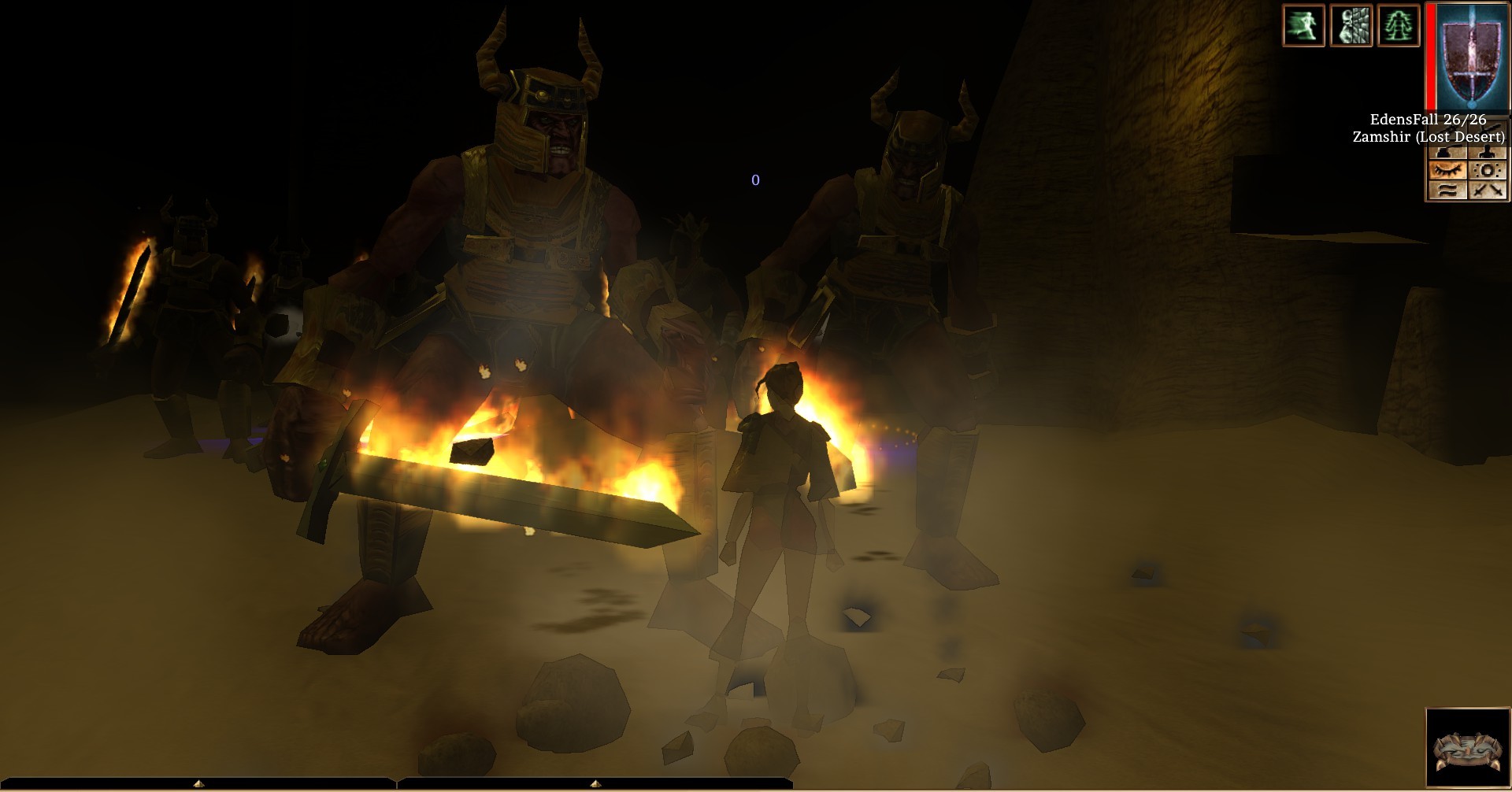Select the green glowing body aura icon
Image resolution: width=1512 pixels, height=792 pixels.
pos(1398,25)
